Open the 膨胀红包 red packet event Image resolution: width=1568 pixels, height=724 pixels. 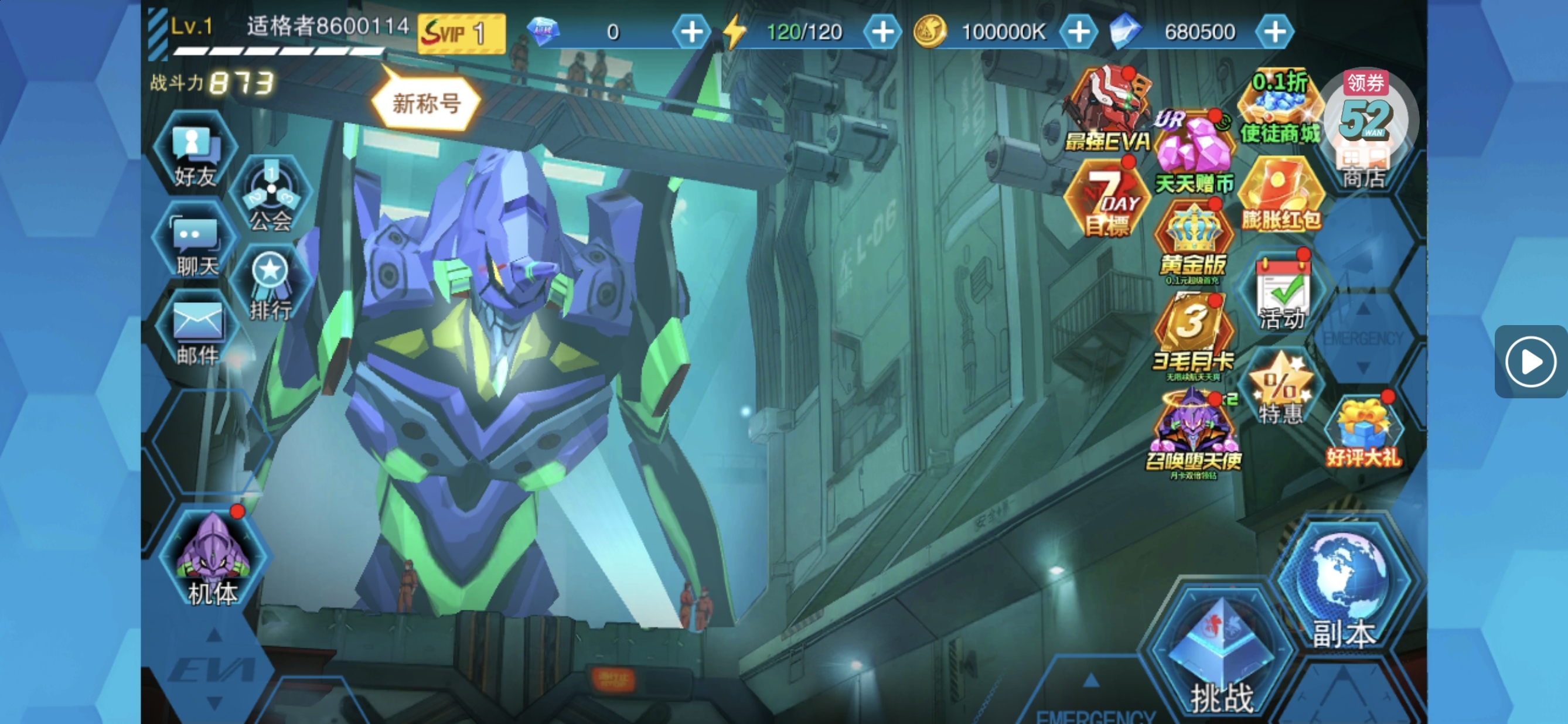tap(1281, 195)
